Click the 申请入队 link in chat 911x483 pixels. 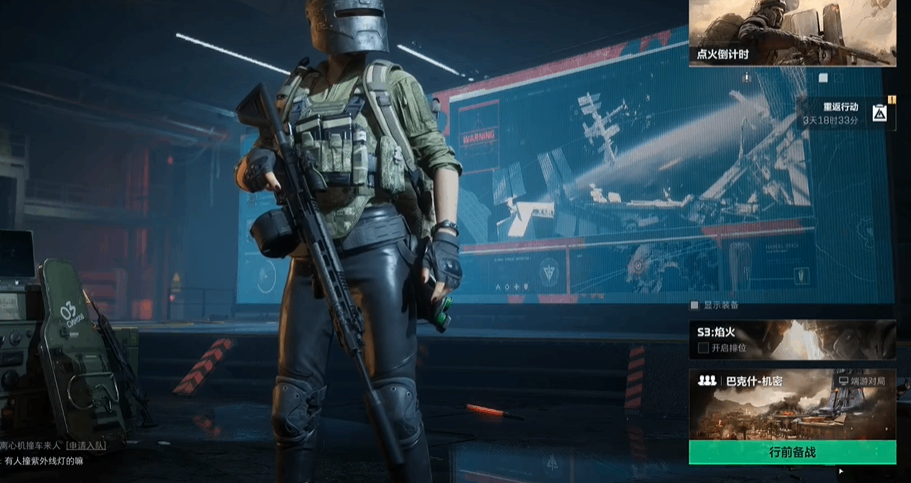tap(86, 444)
